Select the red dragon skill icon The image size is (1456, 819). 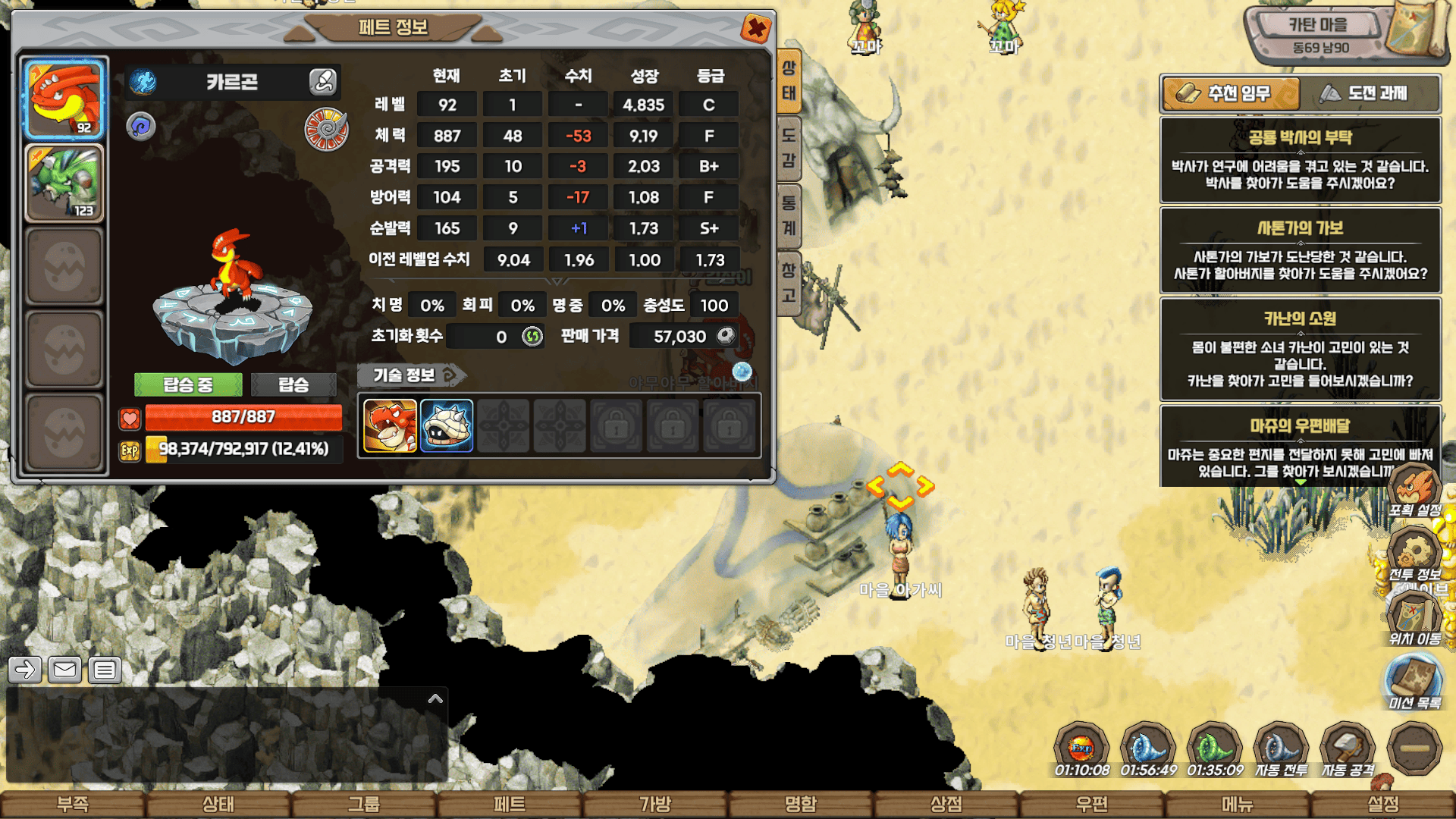390,426
